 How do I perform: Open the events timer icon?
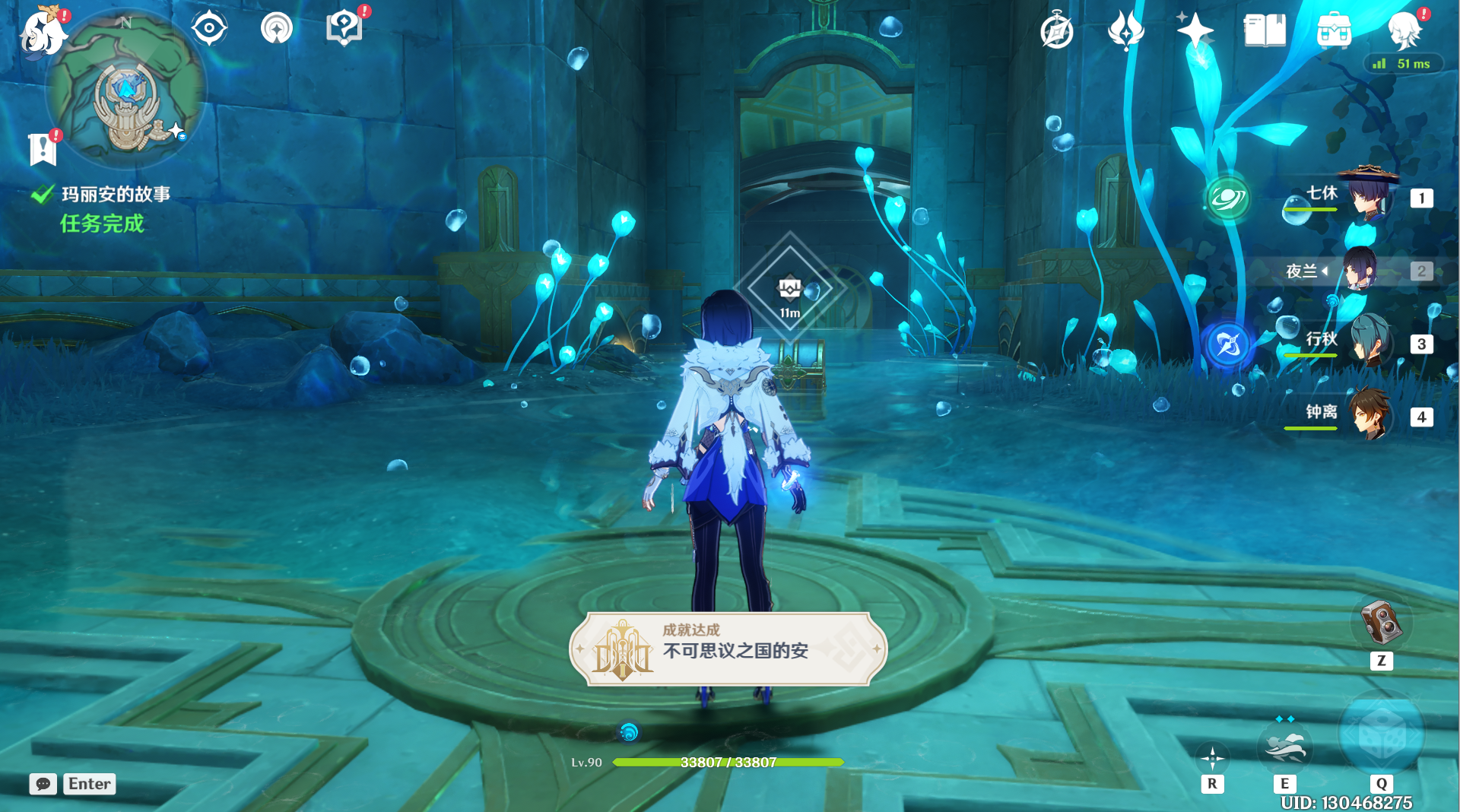pos(1055,30)
